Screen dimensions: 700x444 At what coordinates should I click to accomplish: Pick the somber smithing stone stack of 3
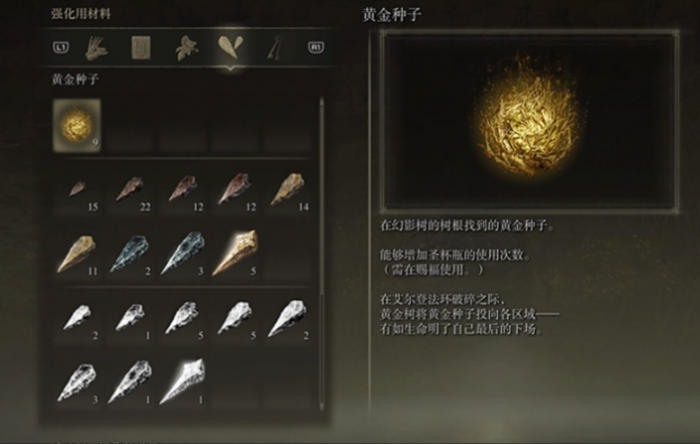click(77, 381)
